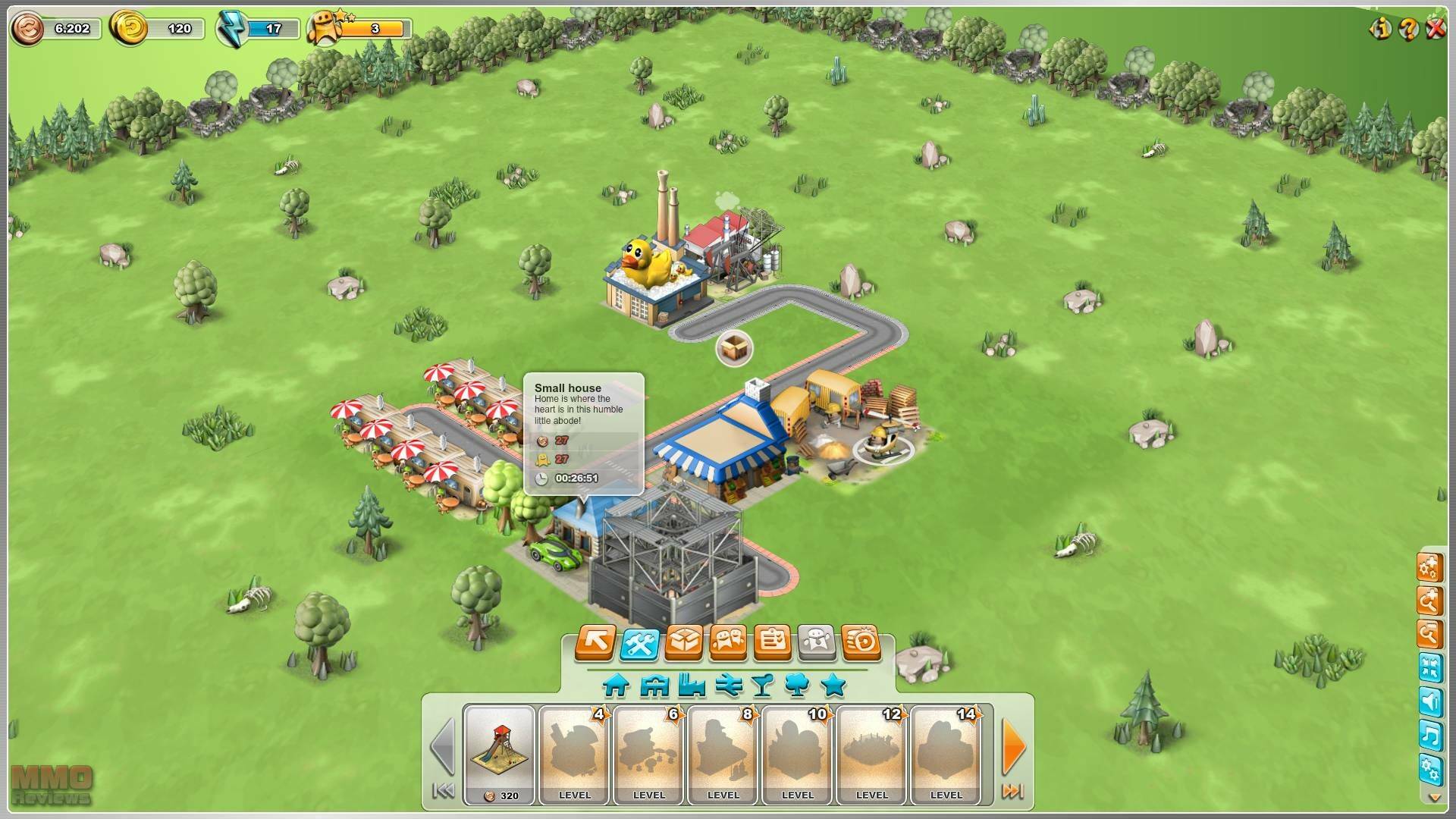Viewport: 1456px width, 819px height.
Task: Close the game with the red X
Action: click(1436, 29)
